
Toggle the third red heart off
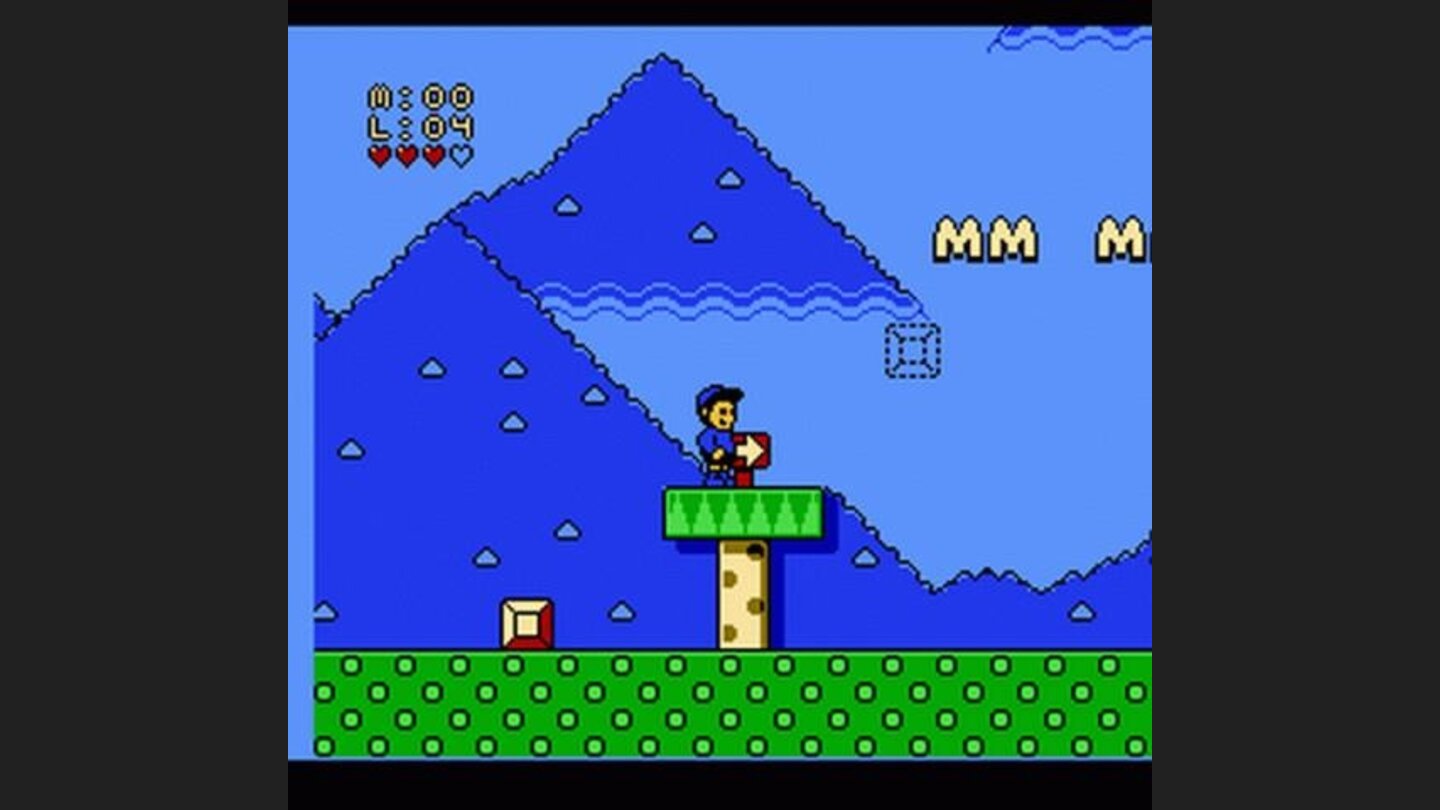[x=433, y=156]
